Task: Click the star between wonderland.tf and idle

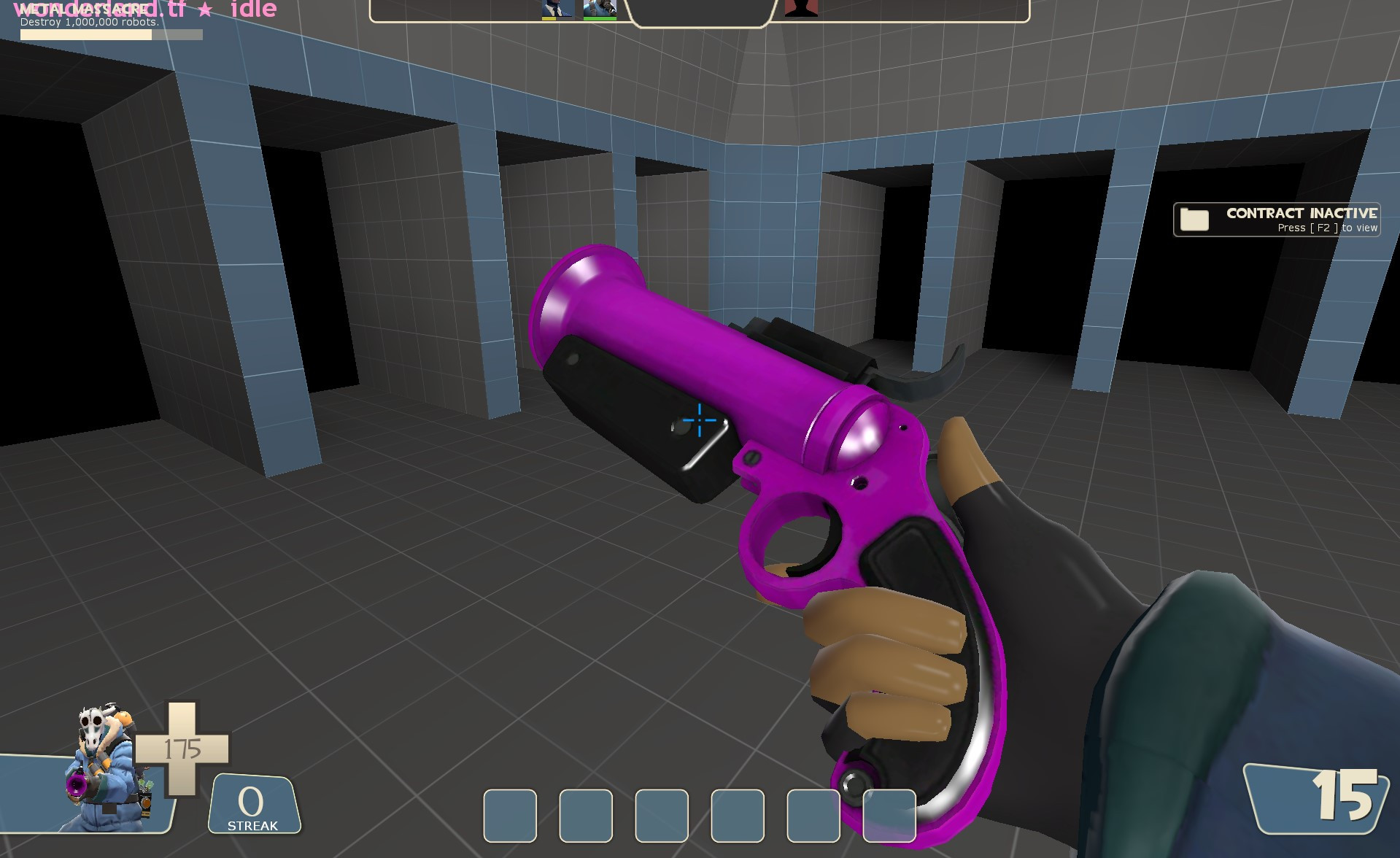Action: (206, 9)
